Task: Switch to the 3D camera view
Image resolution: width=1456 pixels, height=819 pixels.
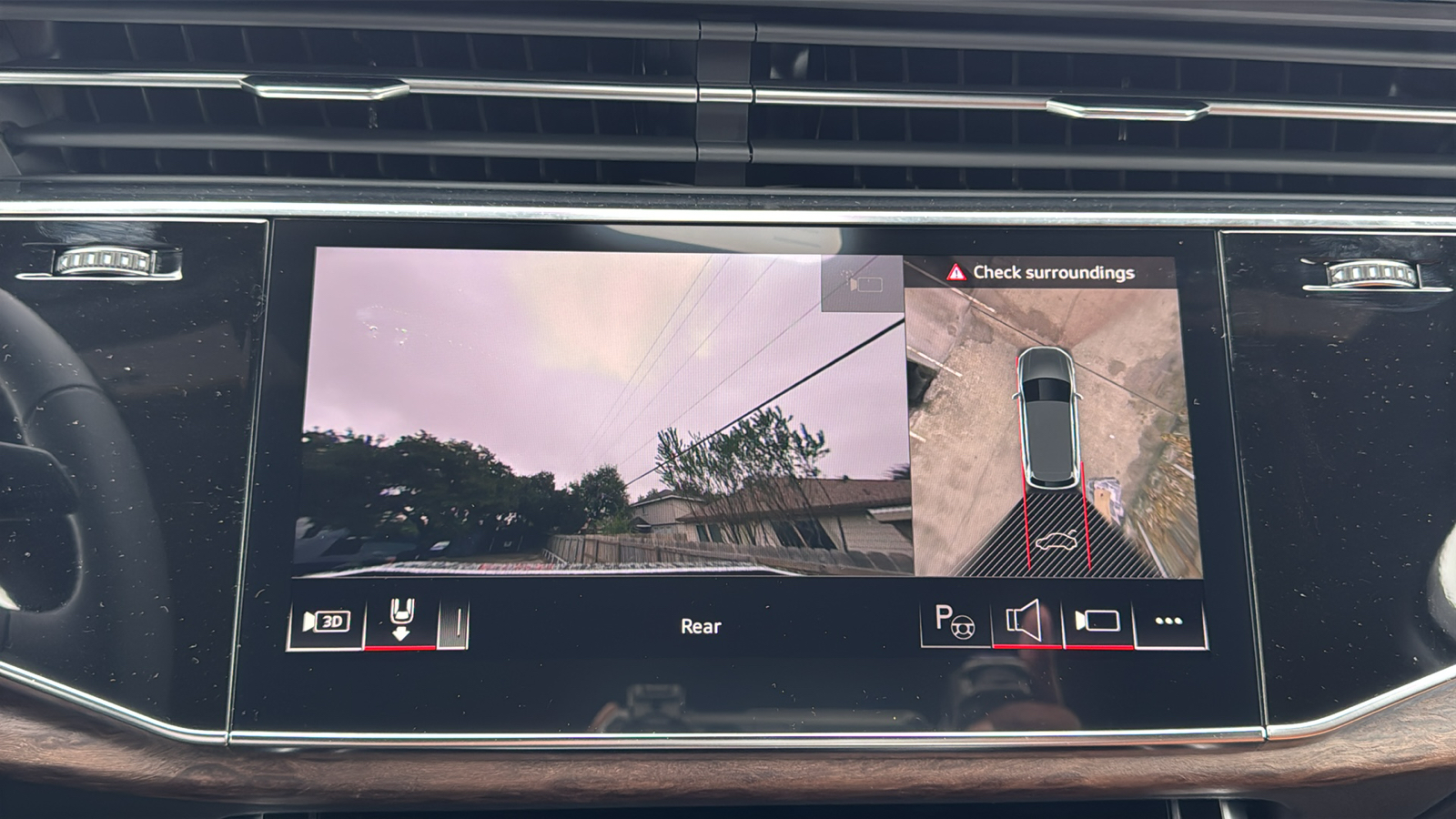Action: coord(325,622)
